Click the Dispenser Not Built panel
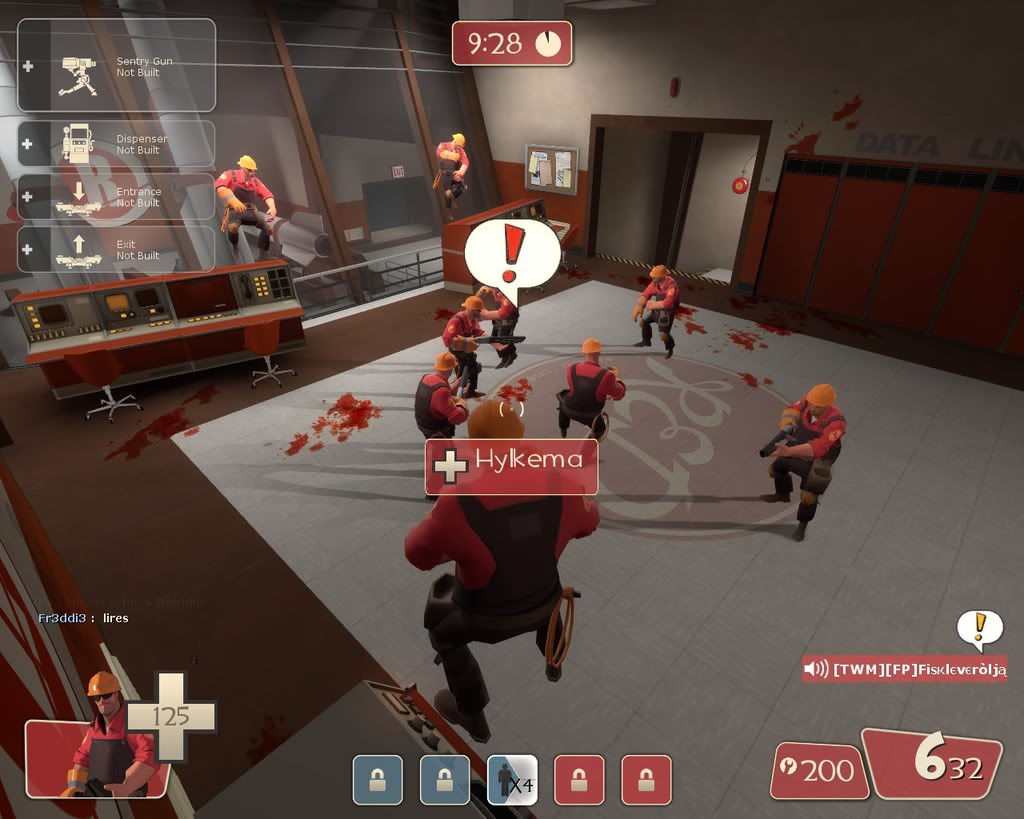Screen dimensions: 1024x819 coord(116,144)
